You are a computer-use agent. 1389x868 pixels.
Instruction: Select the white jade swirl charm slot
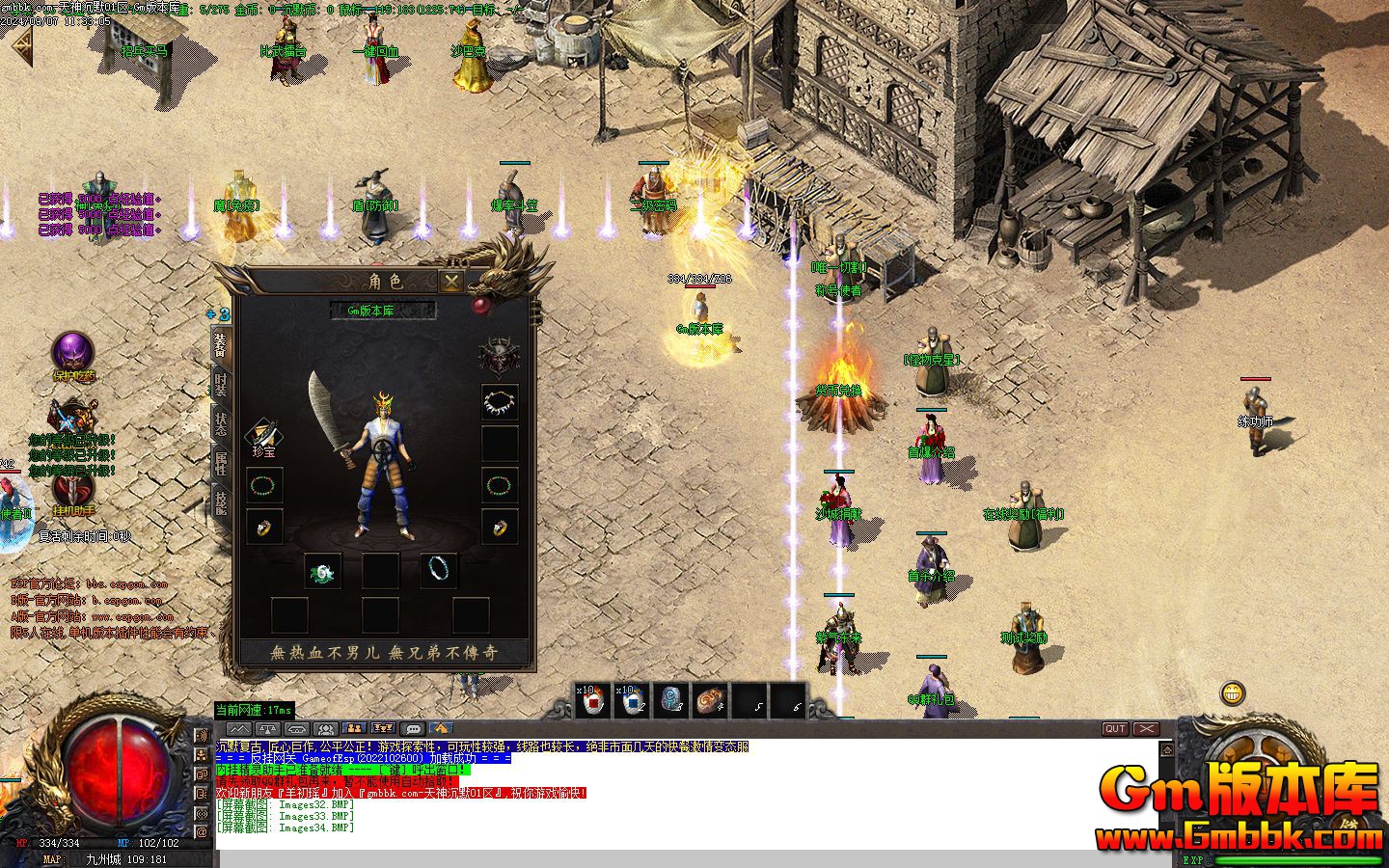point(322,571)
